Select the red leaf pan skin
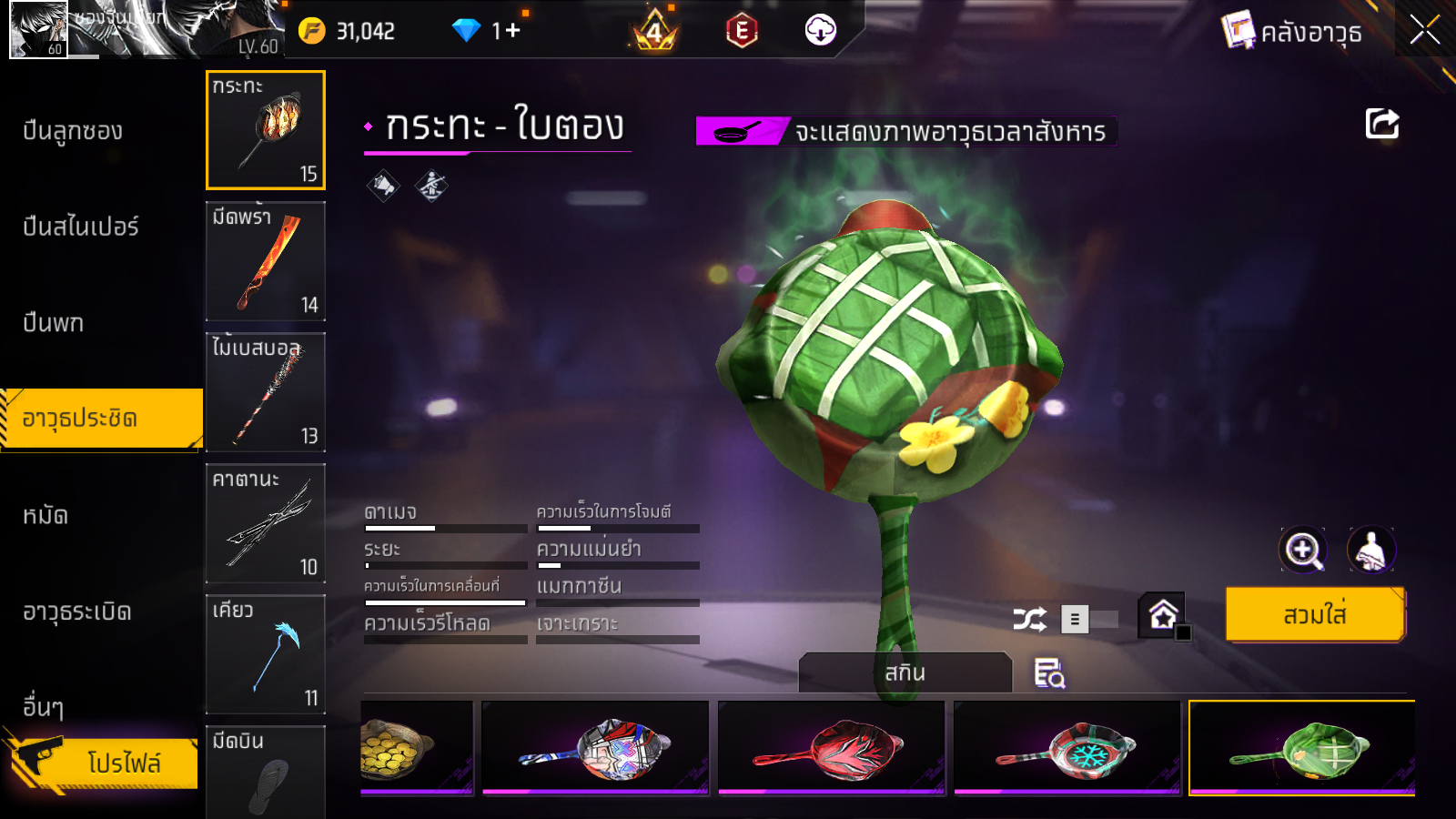The image size is (1456, 819). pos(831,748)
